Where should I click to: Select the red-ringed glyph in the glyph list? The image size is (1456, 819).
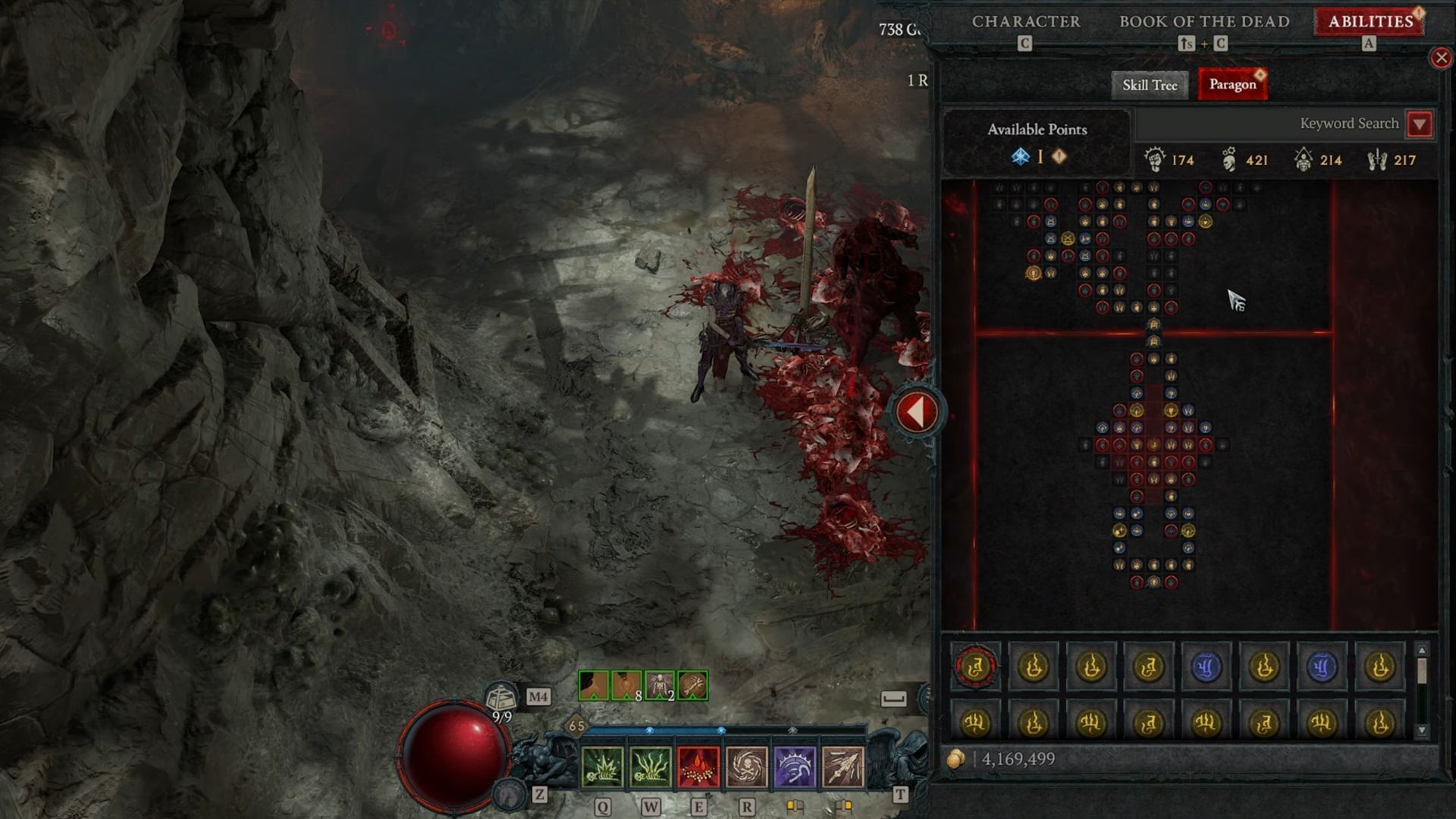975,667
